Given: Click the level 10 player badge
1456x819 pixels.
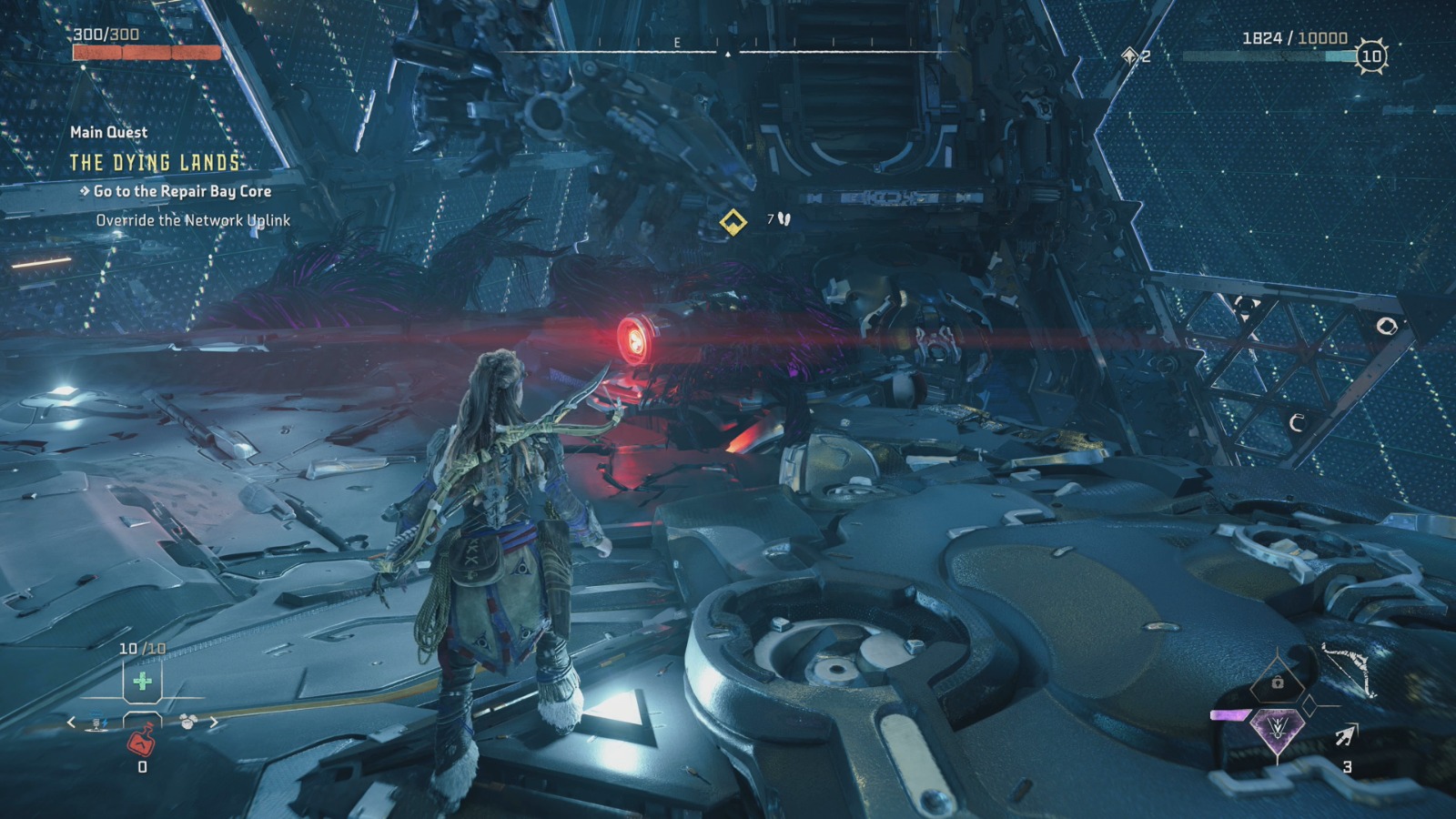Looking at the screenshot, I should 1370,56.
